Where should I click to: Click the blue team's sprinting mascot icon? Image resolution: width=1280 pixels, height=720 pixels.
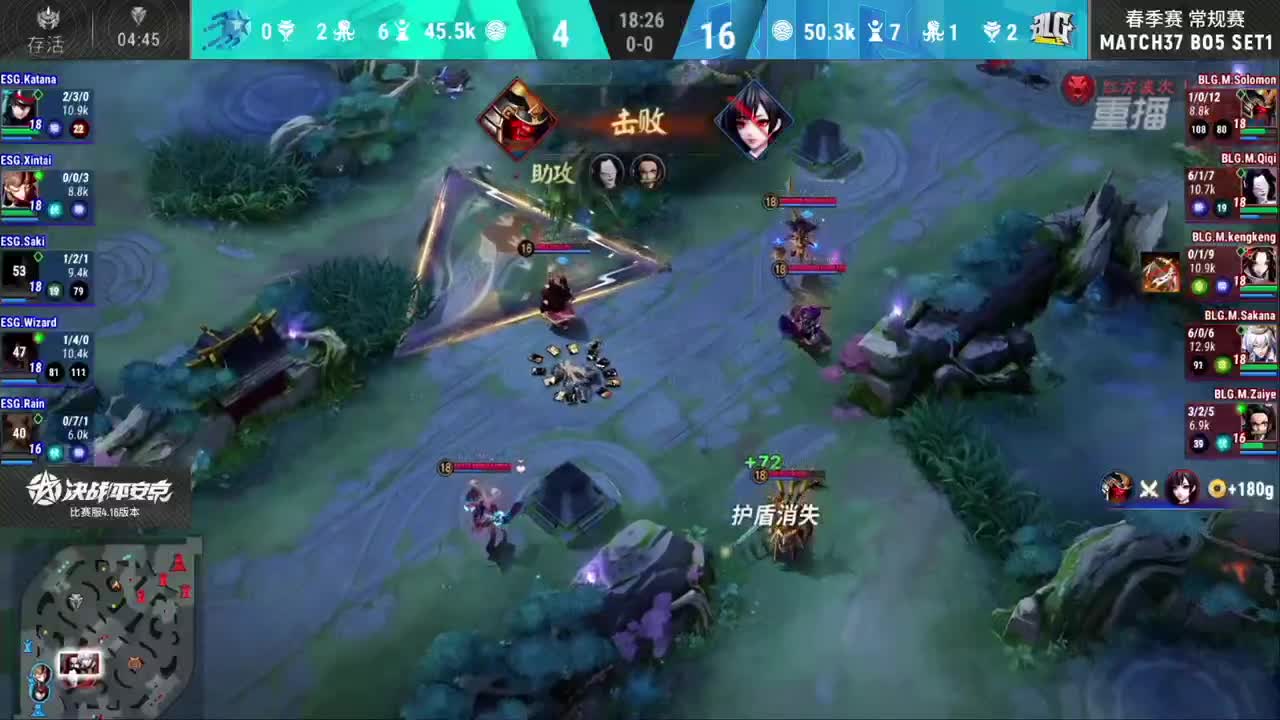point(229,30)
